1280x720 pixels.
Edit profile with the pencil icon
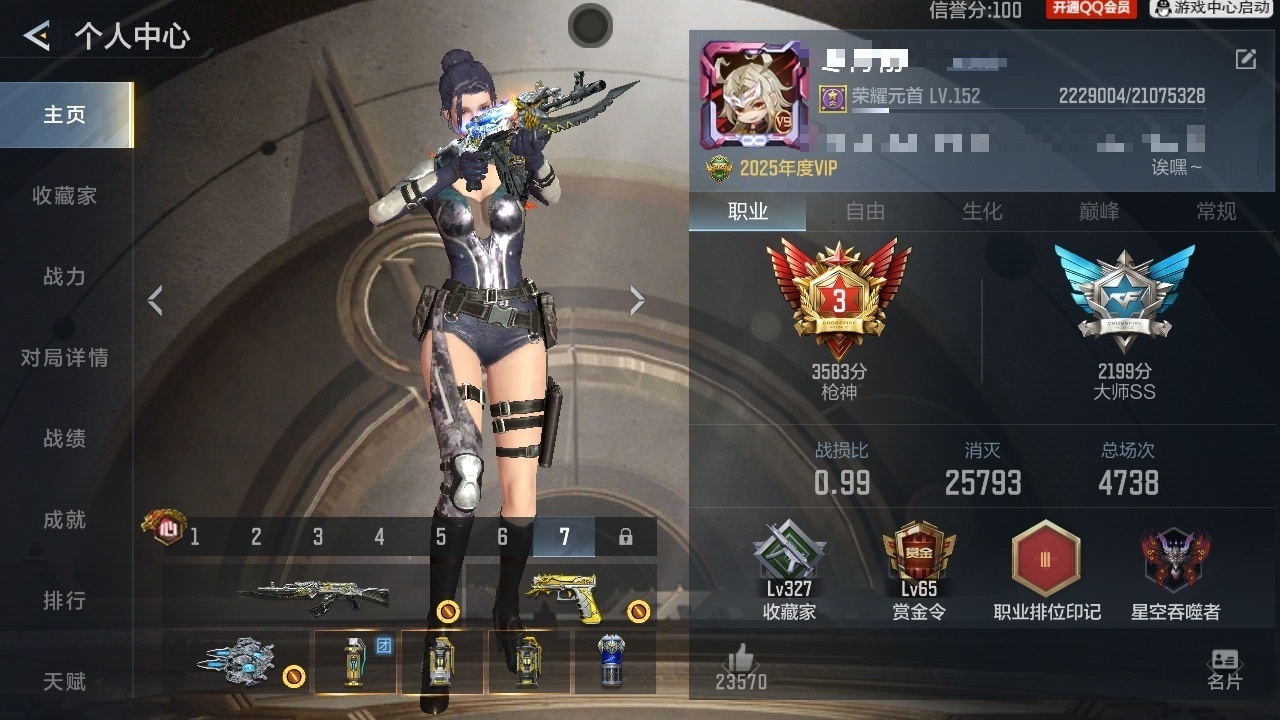[x=1245, y=59]
